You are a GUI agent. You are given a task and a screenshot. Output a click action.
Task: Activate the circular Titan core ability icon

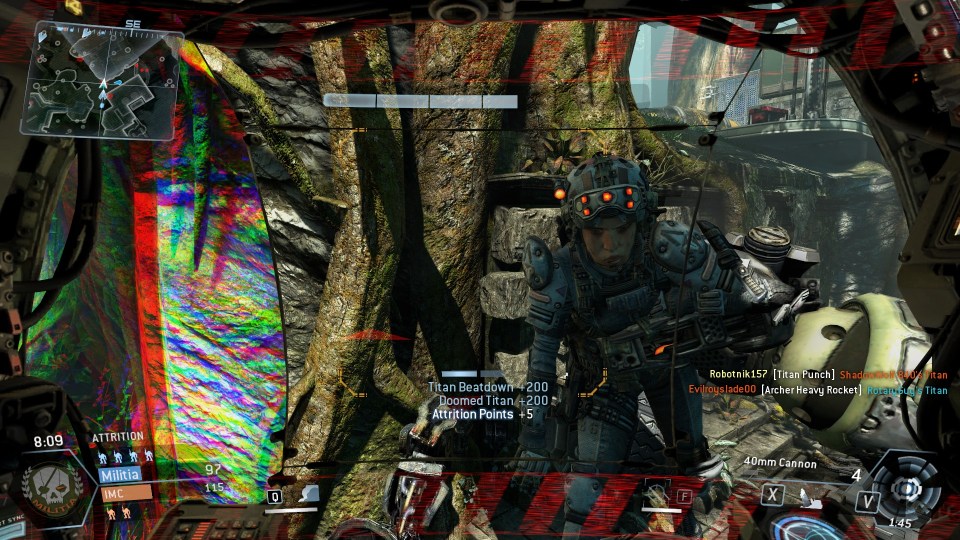pos(906,489)
